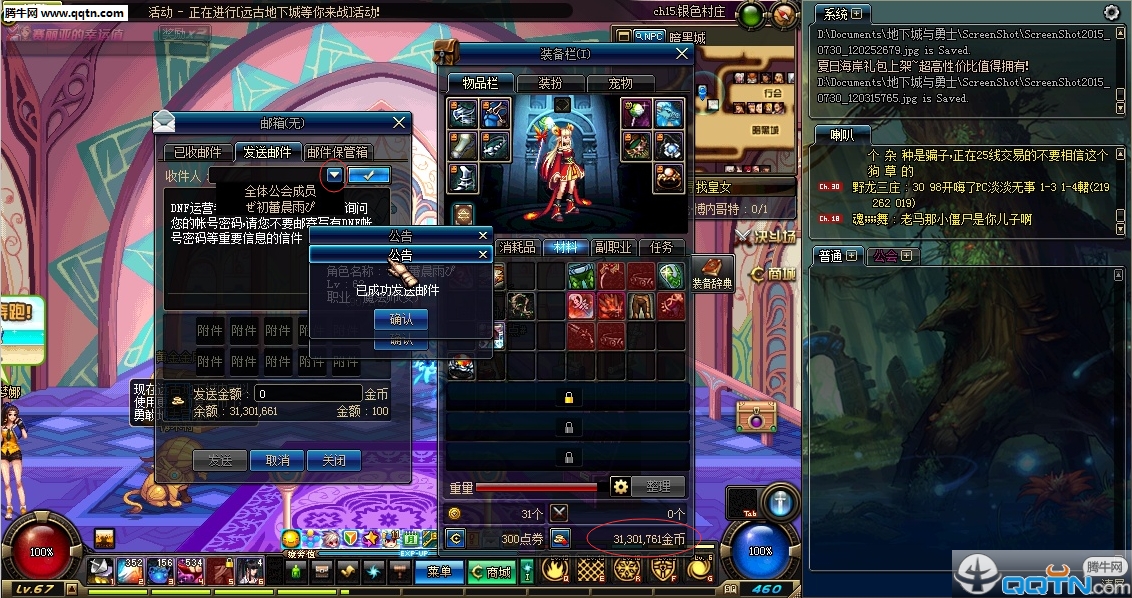Open the chat settings gear icon

point(1111,13)
